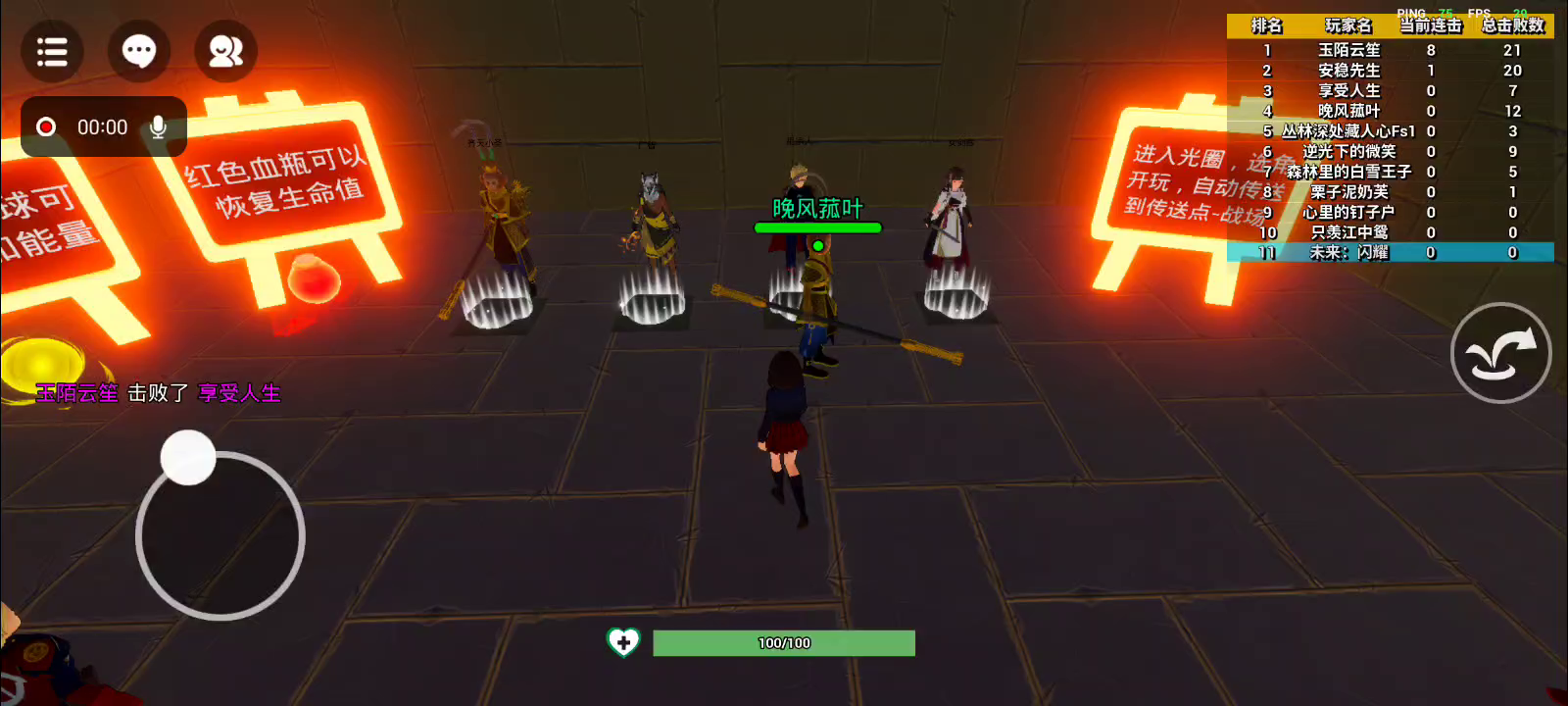Select 晚风菰叶 row on the leaderboard
Viewport: 1568px width, 706px height.
[1390, 111]
